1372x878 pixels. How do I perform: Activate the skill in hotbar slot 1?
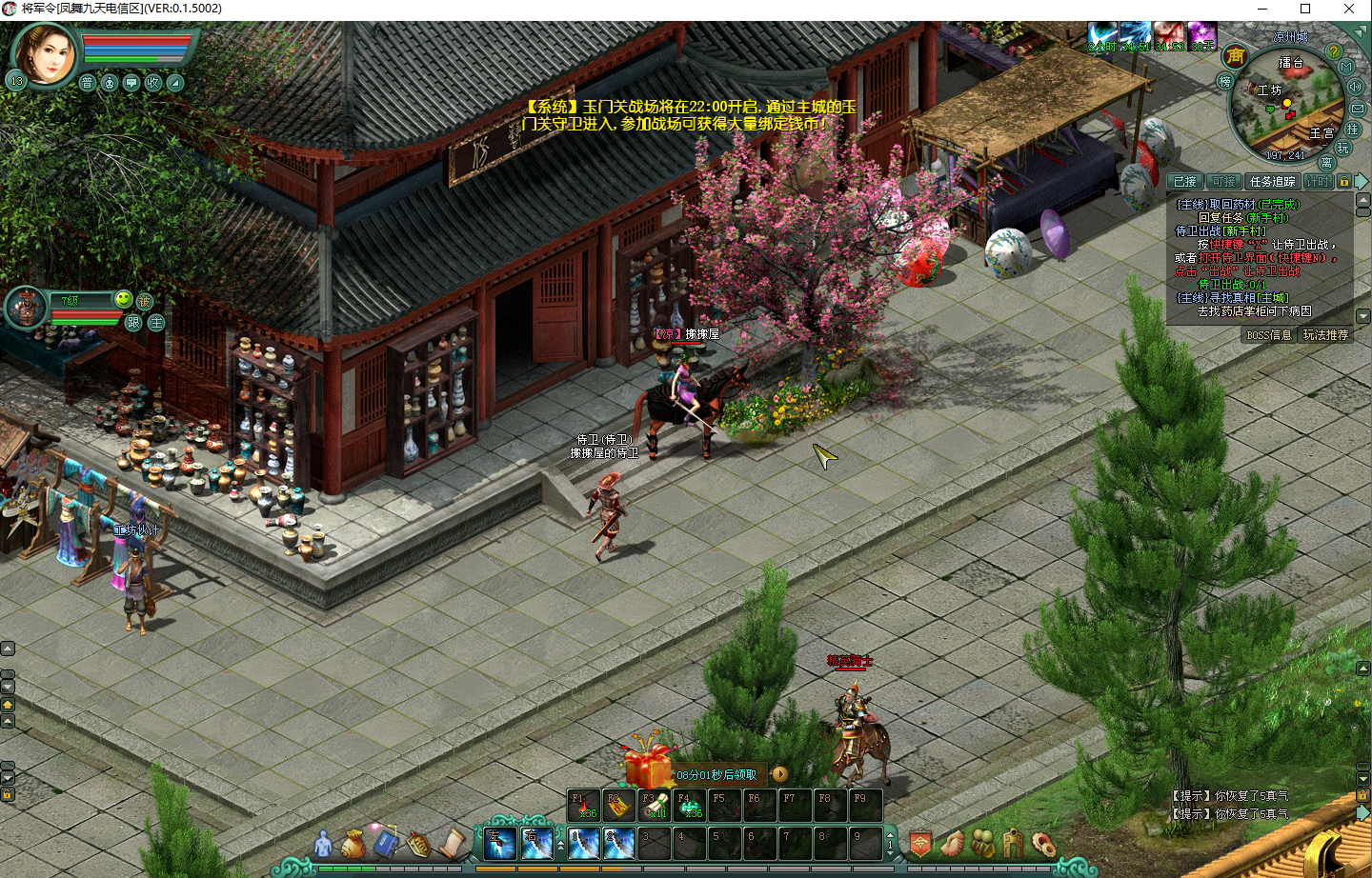(x=584, y=844)
